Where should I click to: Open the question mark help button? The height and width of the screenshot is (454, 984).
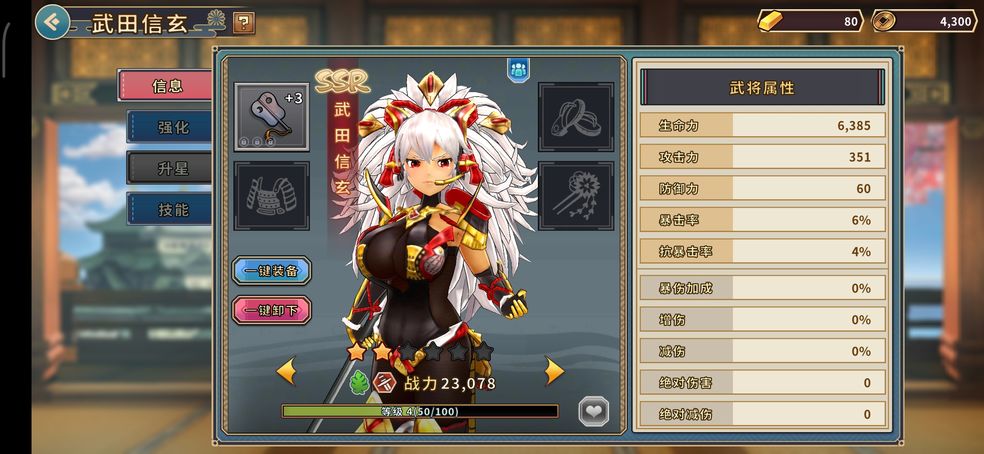[243, 22]
